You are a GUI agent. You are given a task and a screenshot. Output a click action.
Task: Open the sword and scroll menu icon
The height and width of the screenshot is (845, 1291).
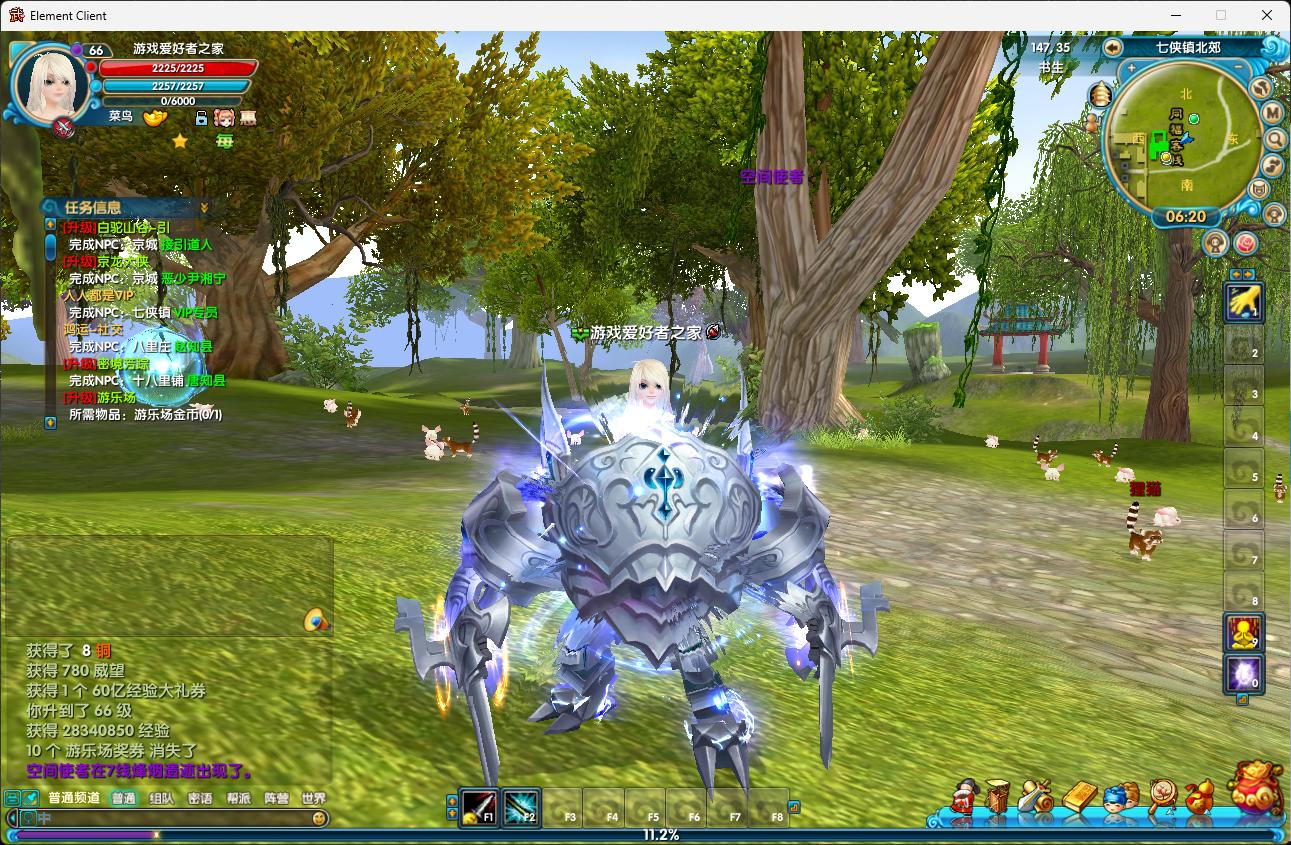[1037, 798]
